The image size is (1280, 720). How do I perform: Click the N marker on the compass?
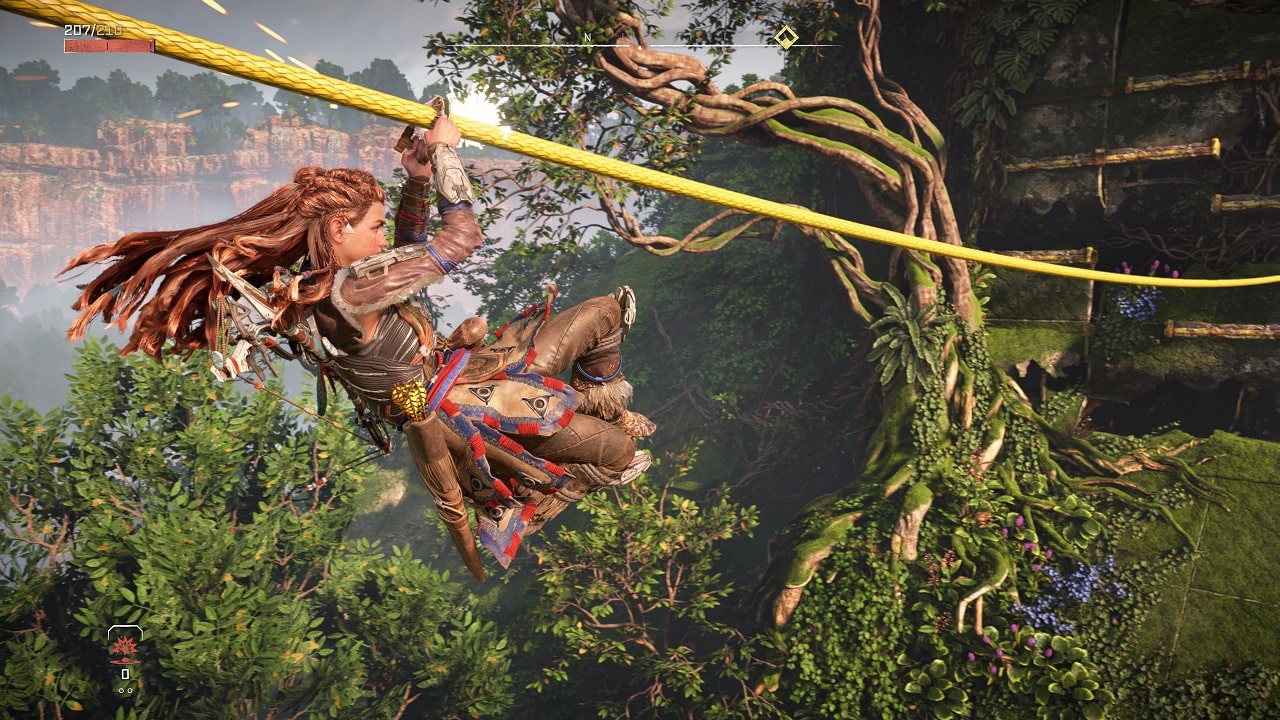(x=588, y=38)
